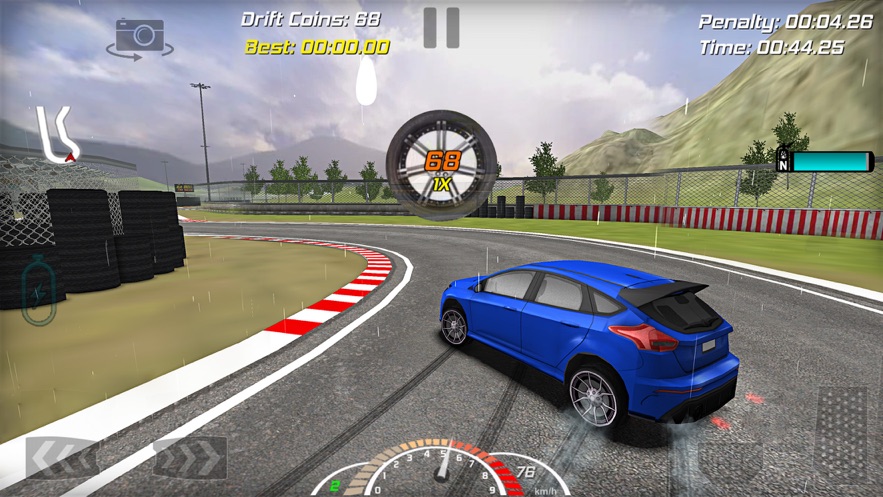Viewport: 883px width, 497px height.
Task: Pause the race
Action: (x=441, y=28)
